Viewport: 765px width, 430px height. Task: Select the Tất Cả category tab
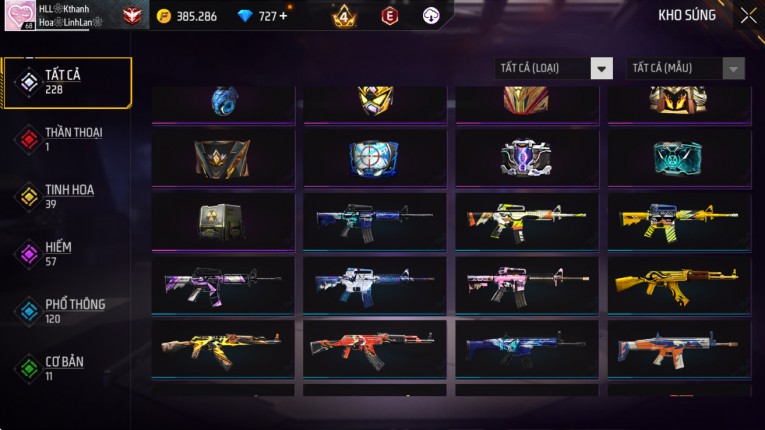click(x=67, y=82)
